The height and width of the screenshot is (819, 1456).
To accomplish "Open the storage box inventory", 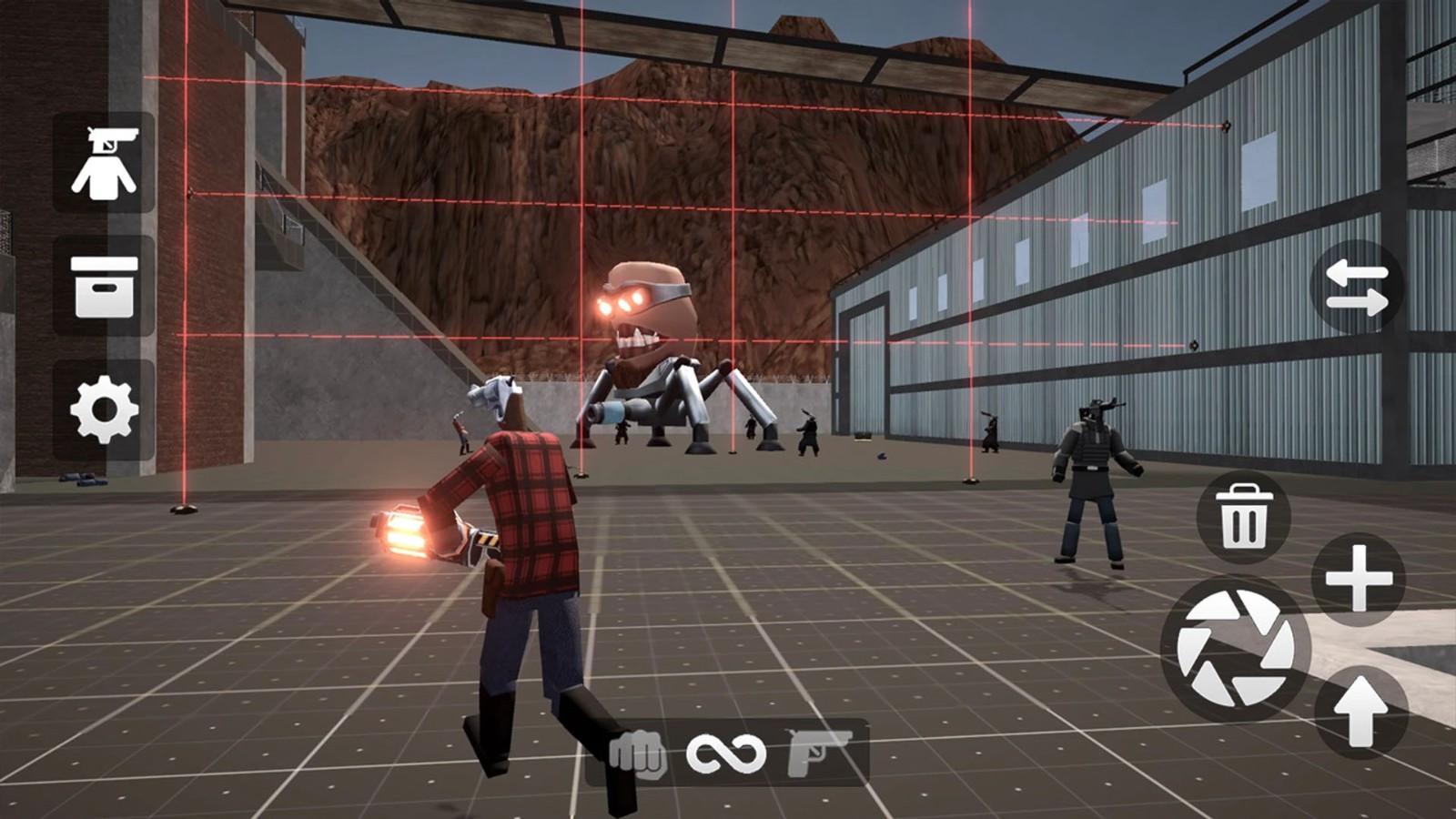I will (104, 287).
